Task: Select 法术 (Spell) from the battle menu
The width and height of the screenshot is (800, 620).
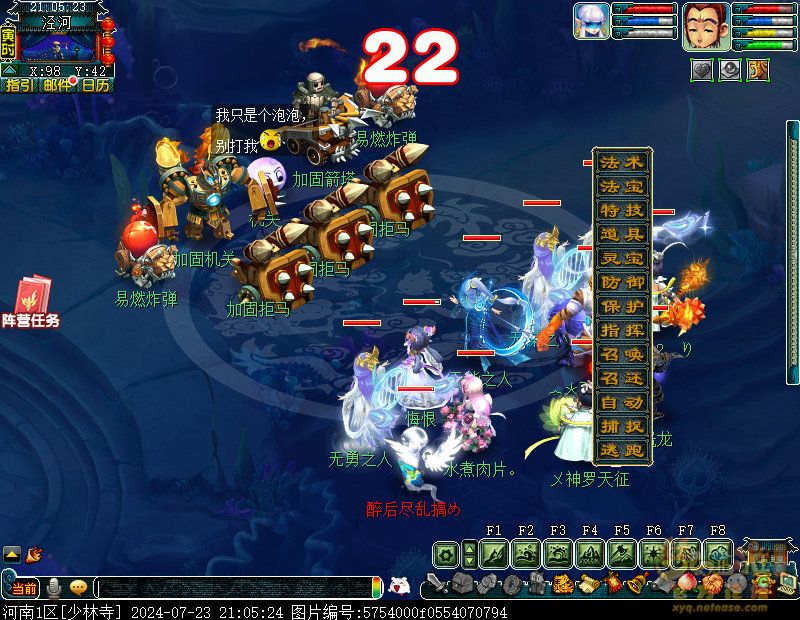Action: 623,162
